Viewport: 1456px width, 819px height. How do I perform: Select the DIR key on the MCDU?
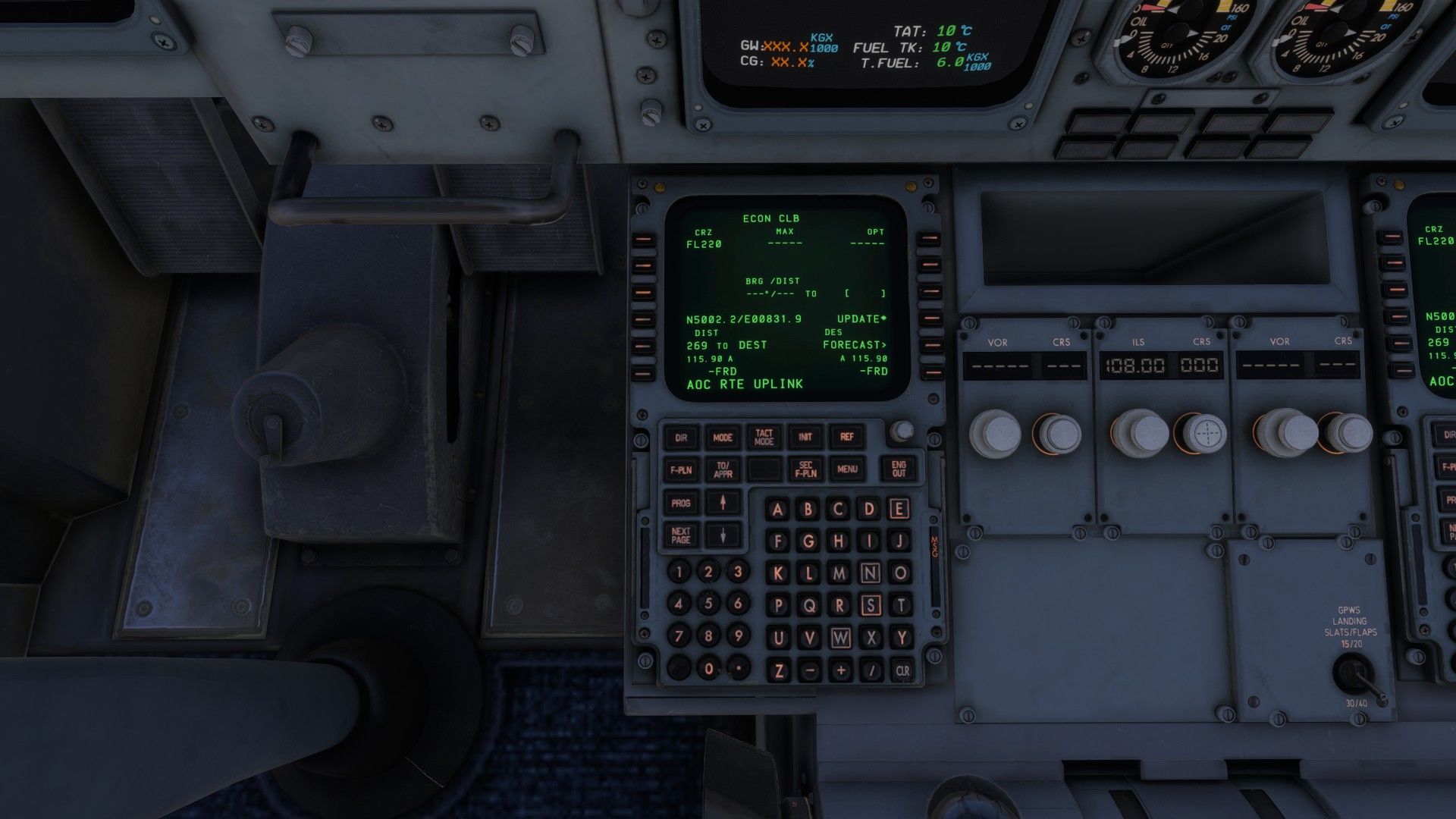pos(681,438)
